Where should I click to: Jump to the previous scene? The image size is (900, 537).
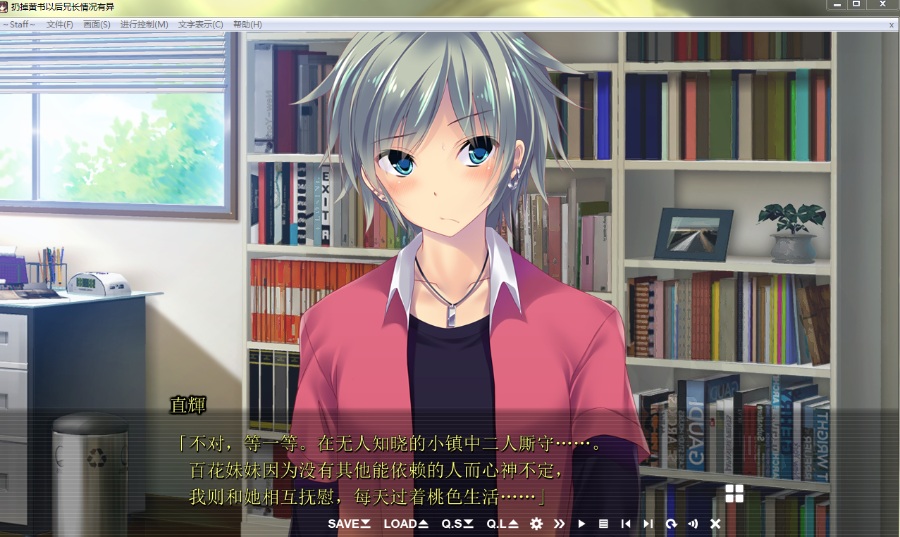point(626,523)
